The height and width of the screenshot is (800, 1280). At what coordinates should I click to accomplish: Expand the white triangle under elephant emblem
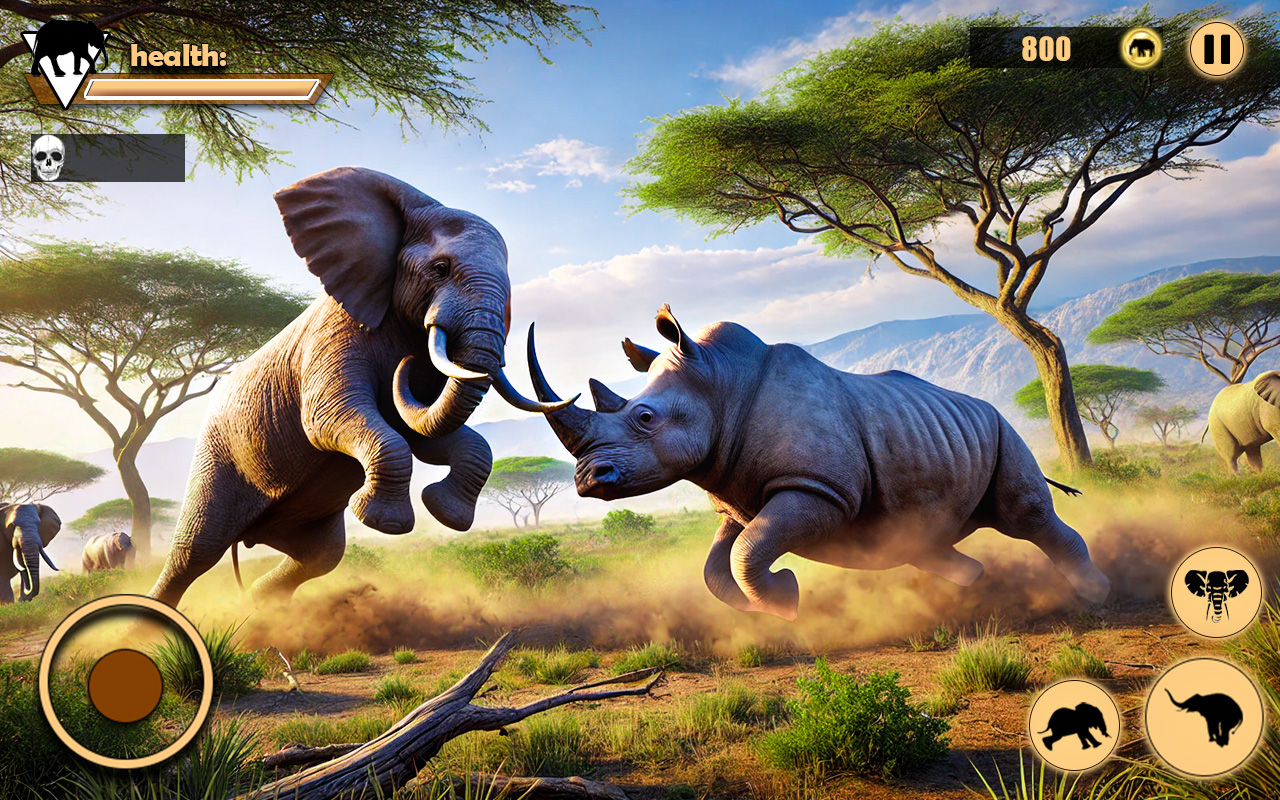63,90
